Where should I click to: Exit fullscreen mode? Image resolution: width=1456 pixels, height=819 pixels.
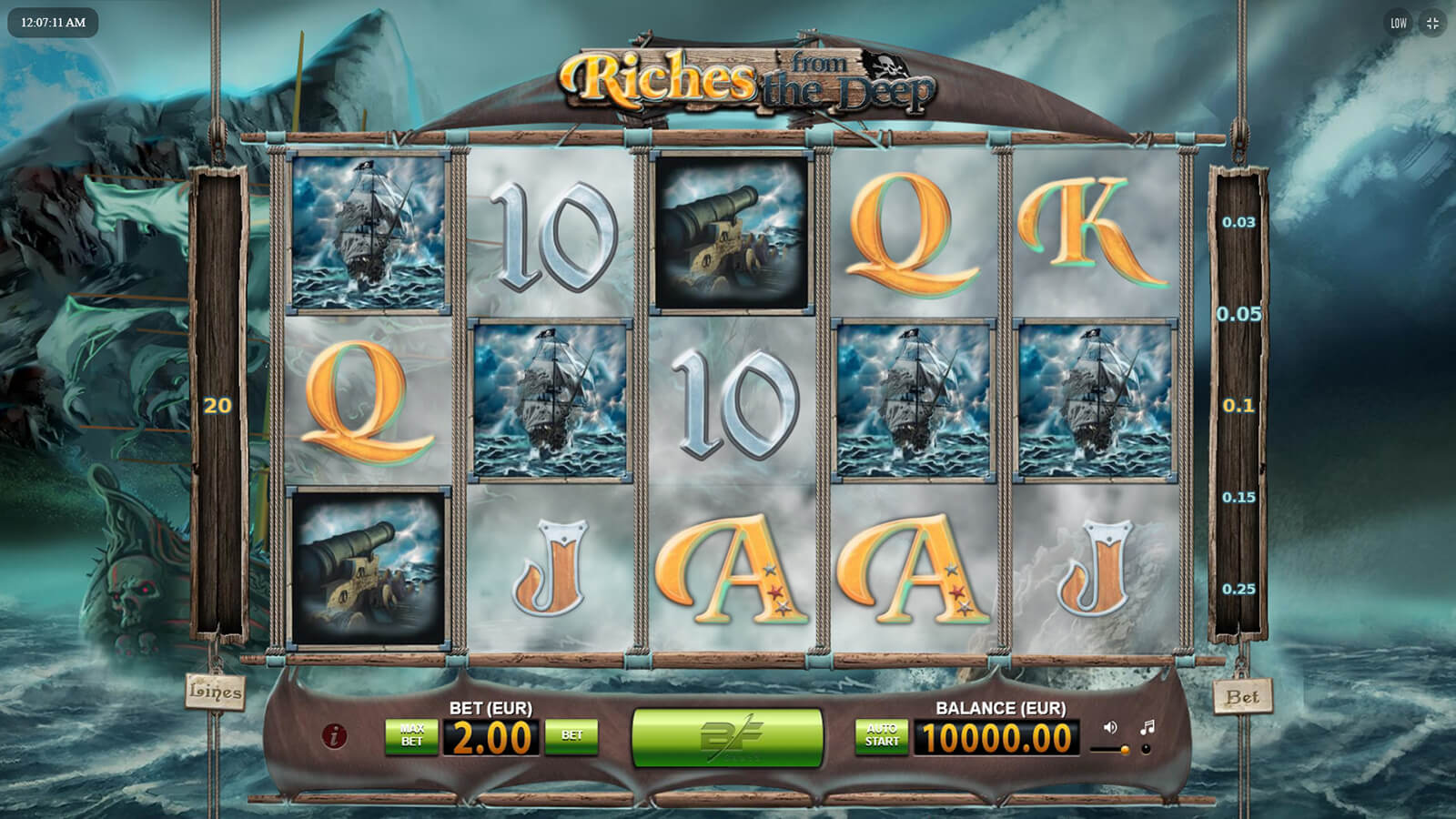pos(1431,24)
